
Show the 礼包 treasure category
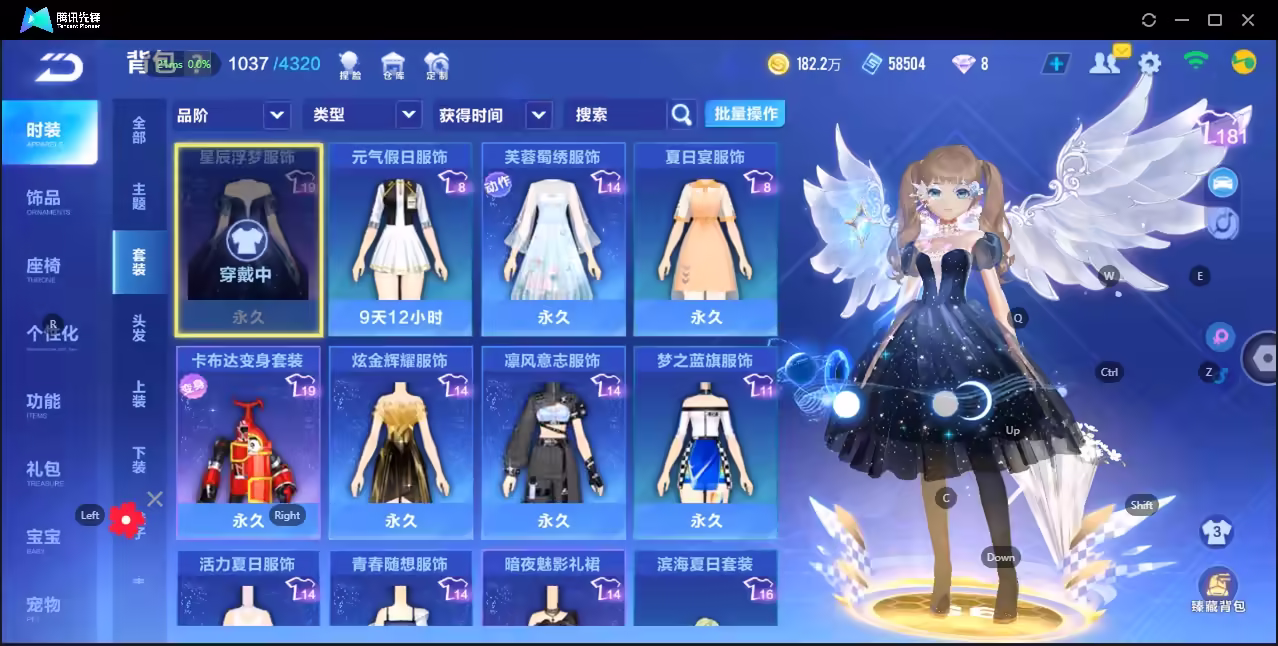click(48, 471)
